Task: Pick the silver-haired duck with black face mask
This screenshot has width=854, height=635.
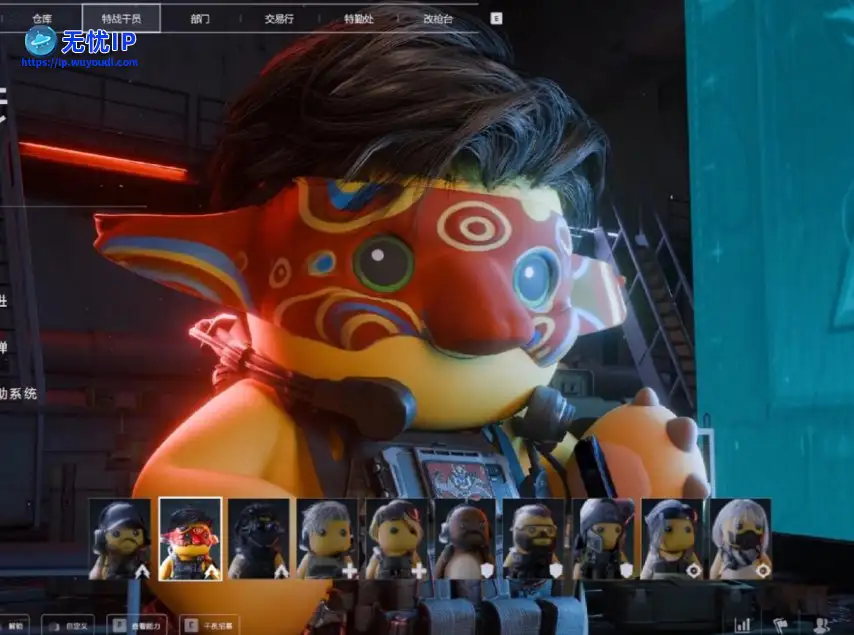Action: (741, 539)
